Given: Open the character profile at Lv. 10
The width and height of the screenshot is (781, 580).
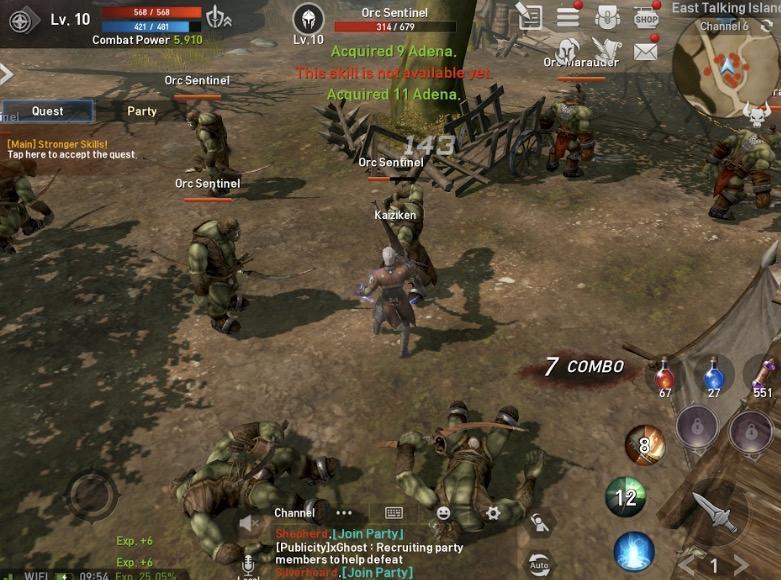Looking at the screenshot, I should pos(25,19).
